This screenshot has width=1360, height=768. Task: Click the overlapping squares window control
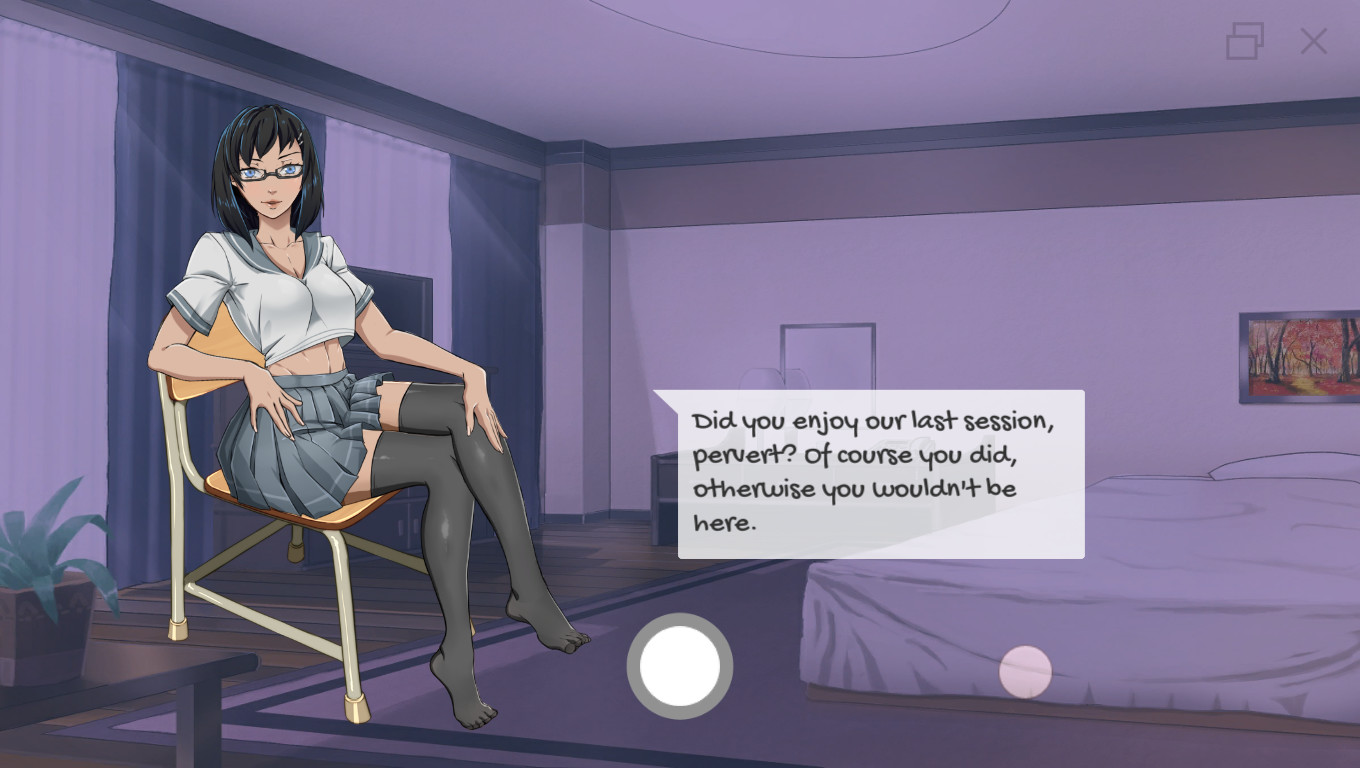click(1243, 42)
